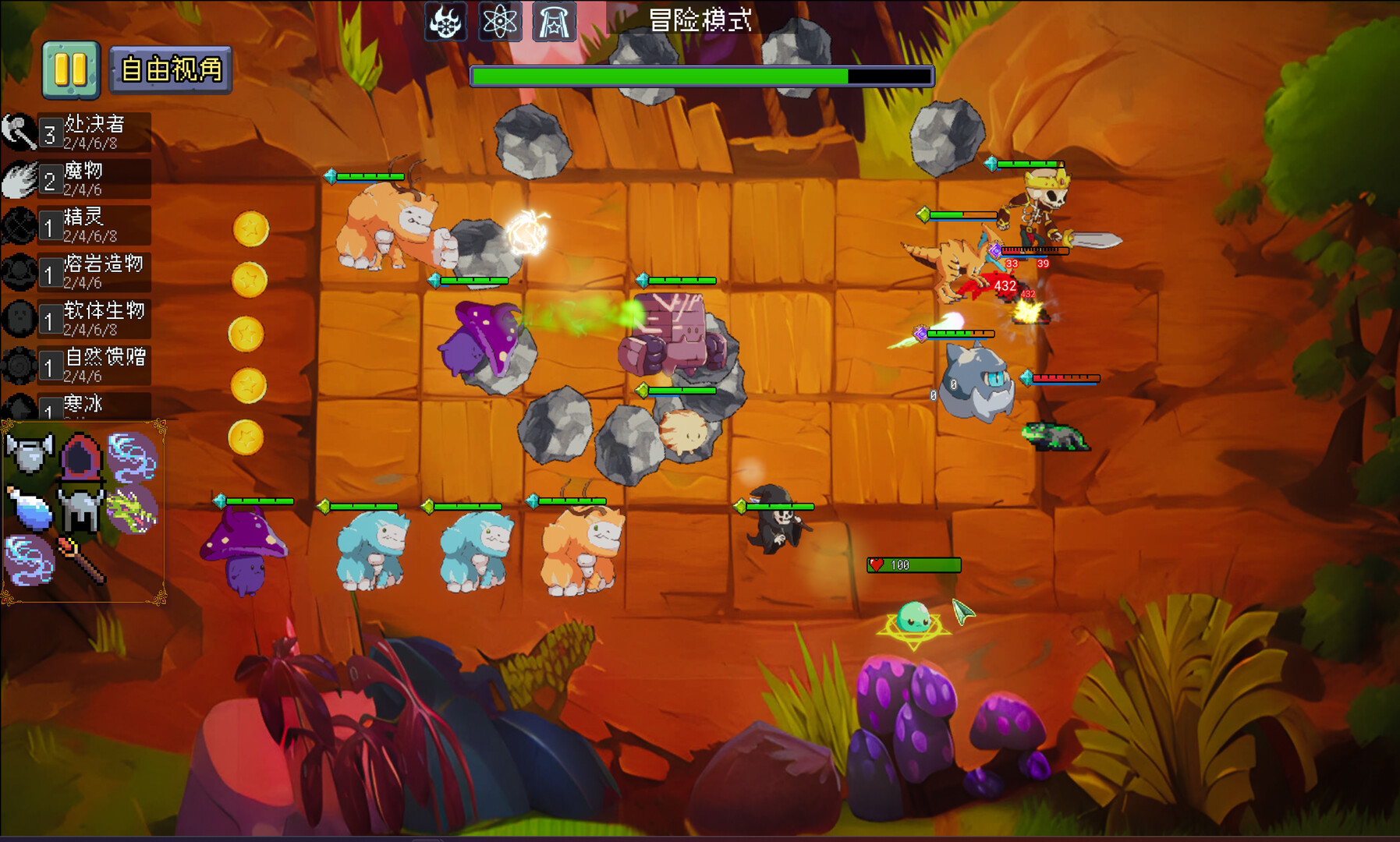The height and width of the screenshot is (842, 1400).
Task: Click the 魔物 flame synergy icon
Action: point(17,178)
